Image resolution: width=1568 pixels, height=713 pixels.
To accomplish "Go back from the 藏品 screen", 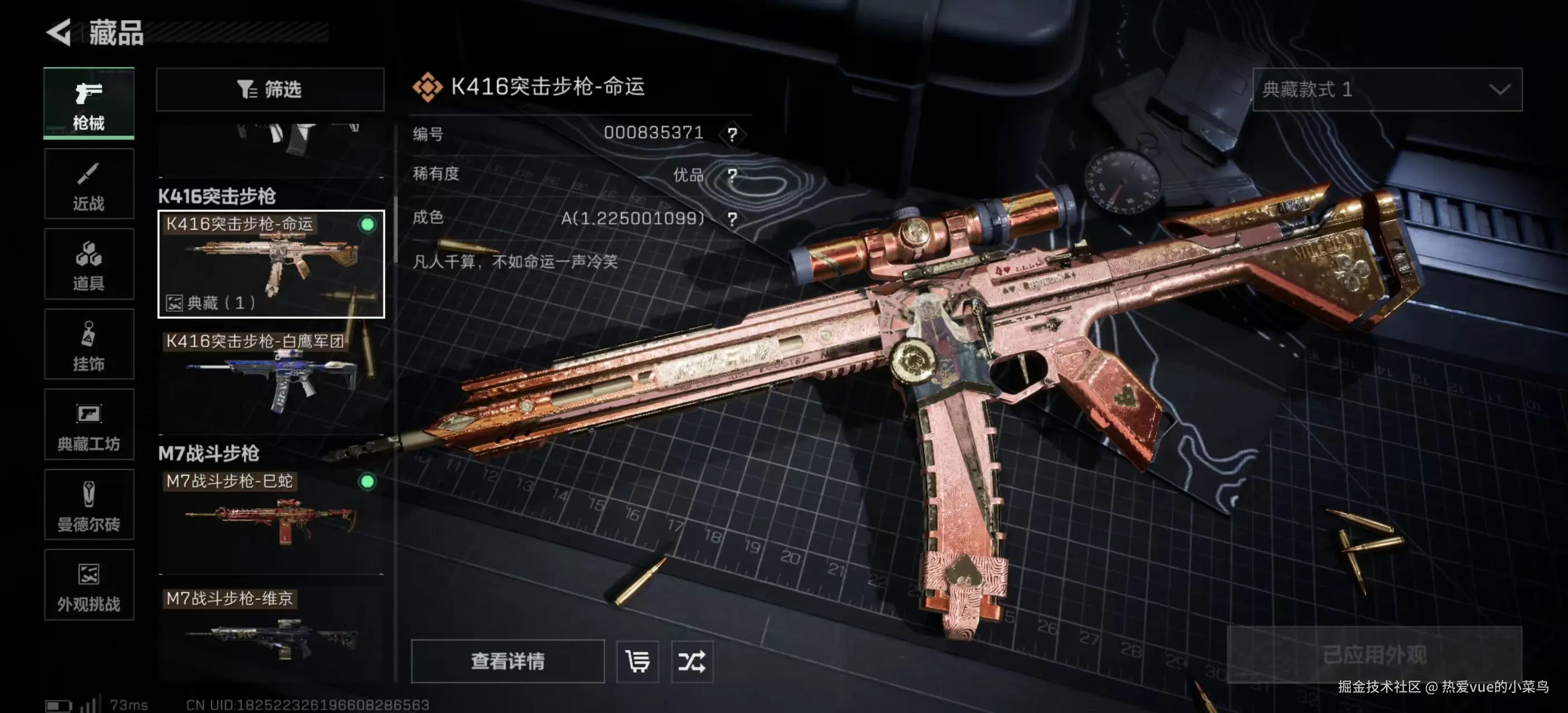I will tap(60, 32).
